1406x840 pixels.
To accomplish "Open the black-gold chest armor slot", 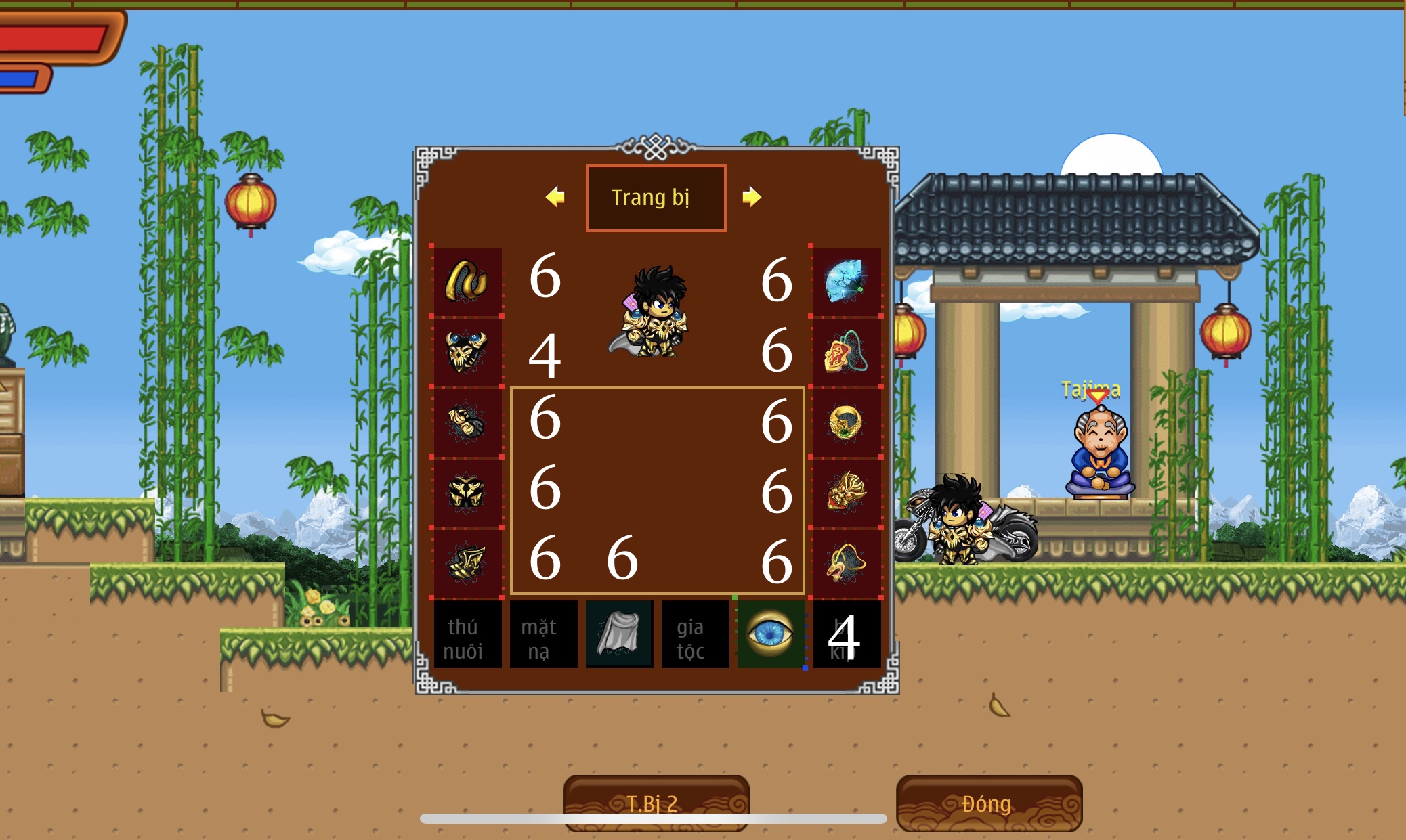I will [467, 492].
